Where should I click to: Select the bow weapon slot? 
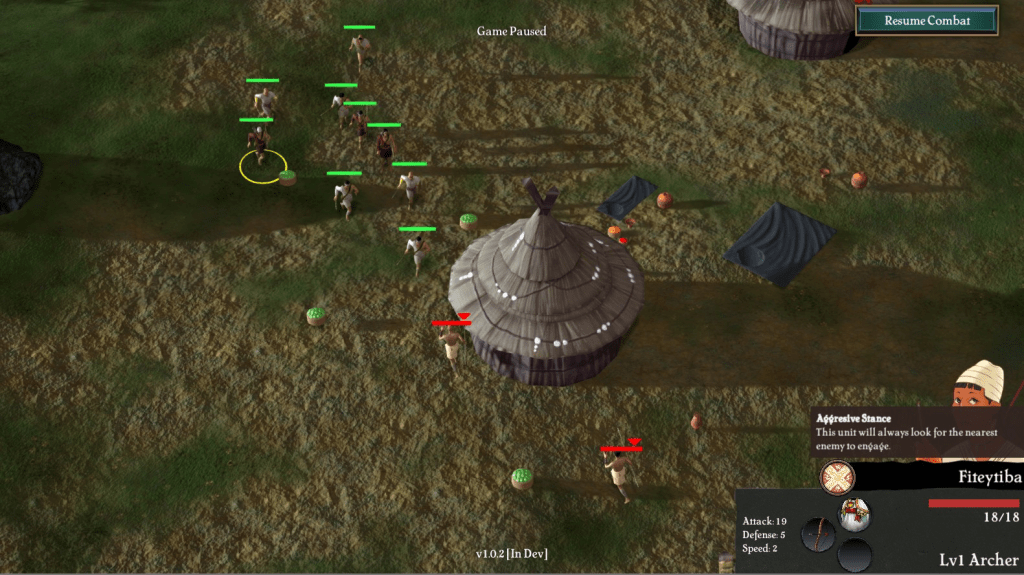819,534
